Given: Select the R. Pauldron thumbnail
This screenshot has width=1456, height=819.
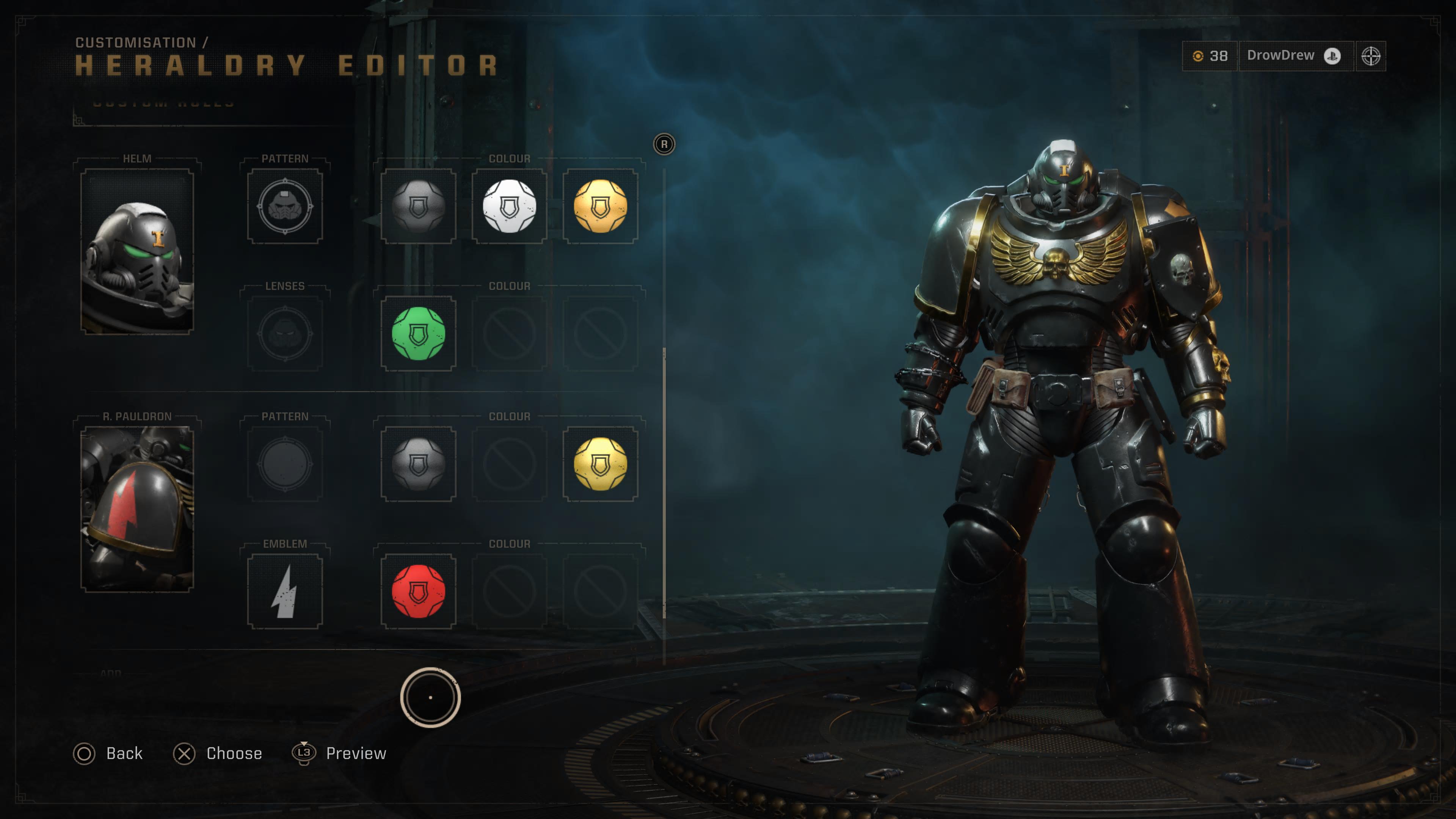Looking at the screenshot, I should (x=137, y=509).
